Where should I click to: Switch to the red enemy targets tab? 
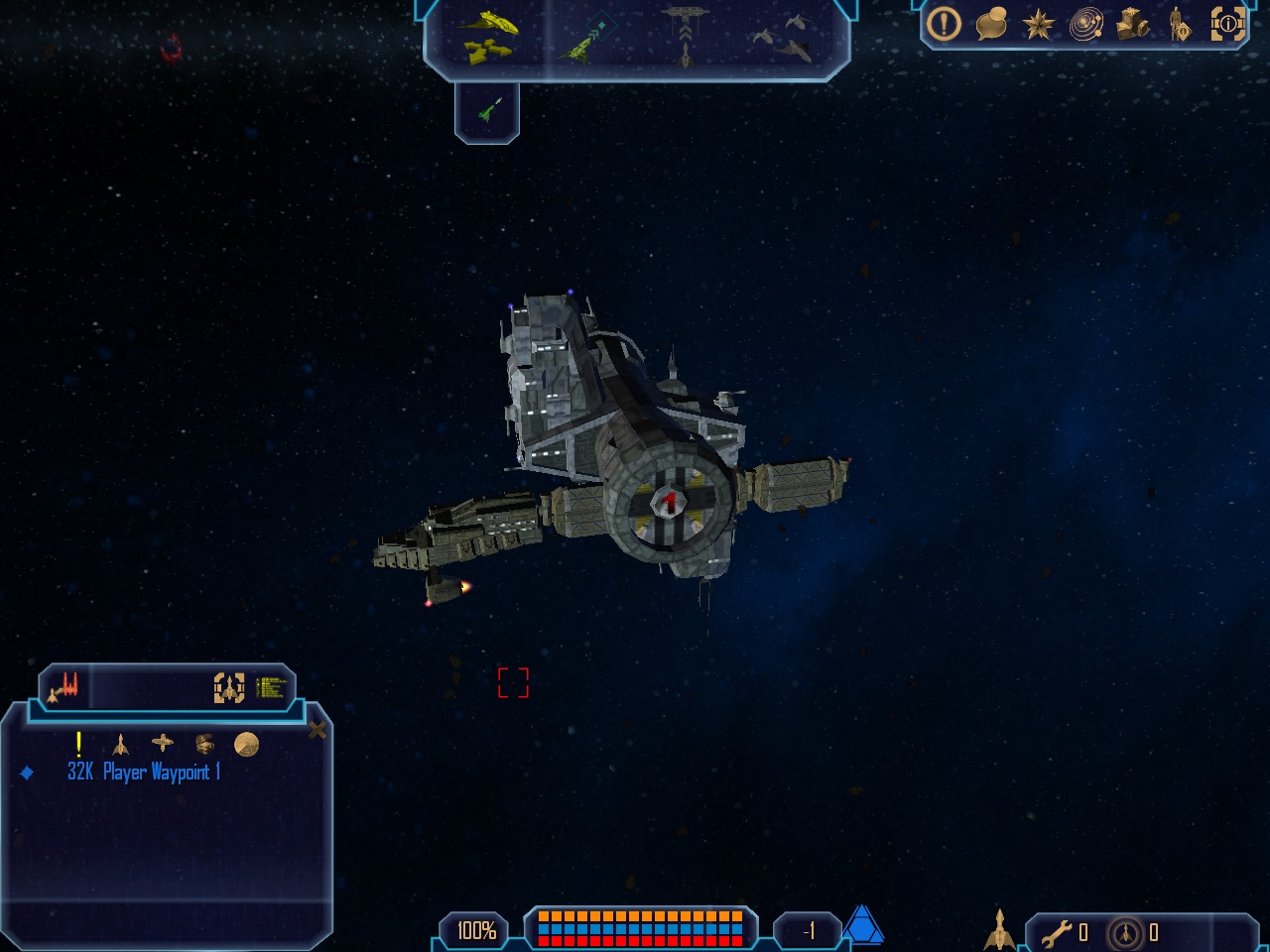click(x=64, y=686)
